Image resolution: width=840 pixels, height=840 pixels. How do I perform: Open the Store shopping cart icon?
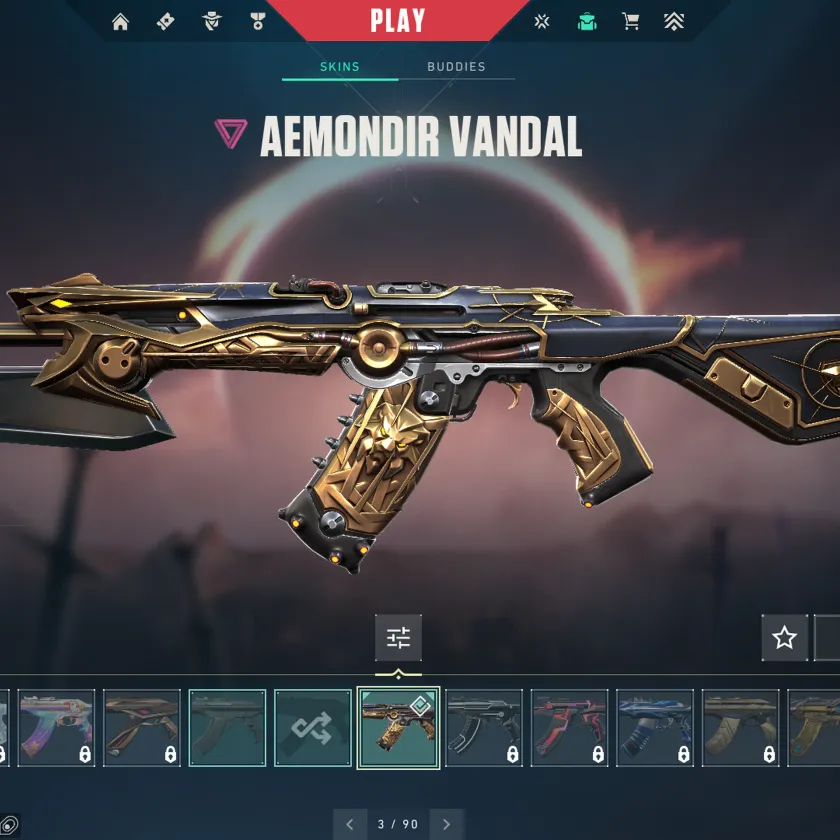coord(631,22)
